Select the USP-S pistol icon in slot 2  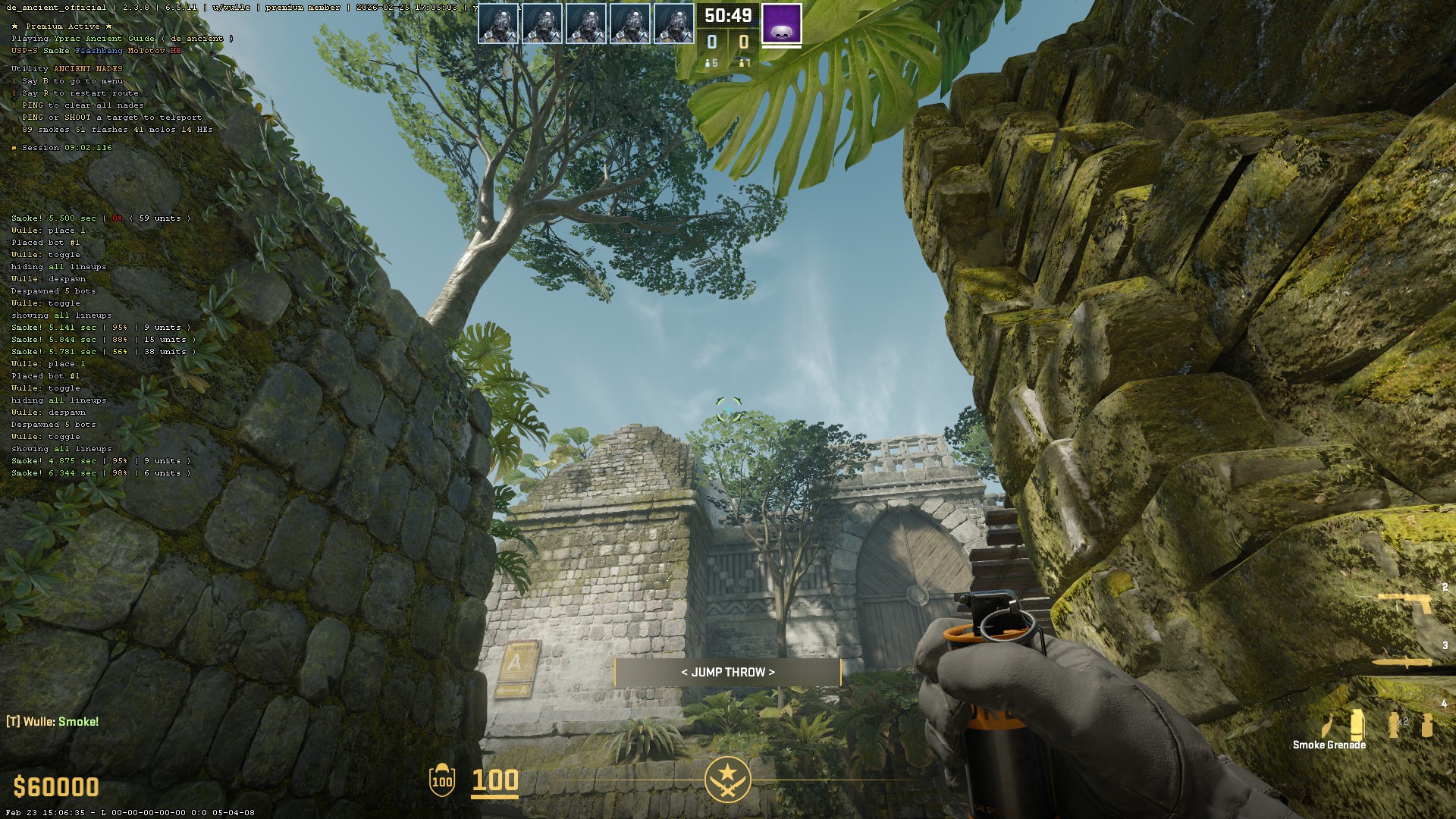[1405, 601]
